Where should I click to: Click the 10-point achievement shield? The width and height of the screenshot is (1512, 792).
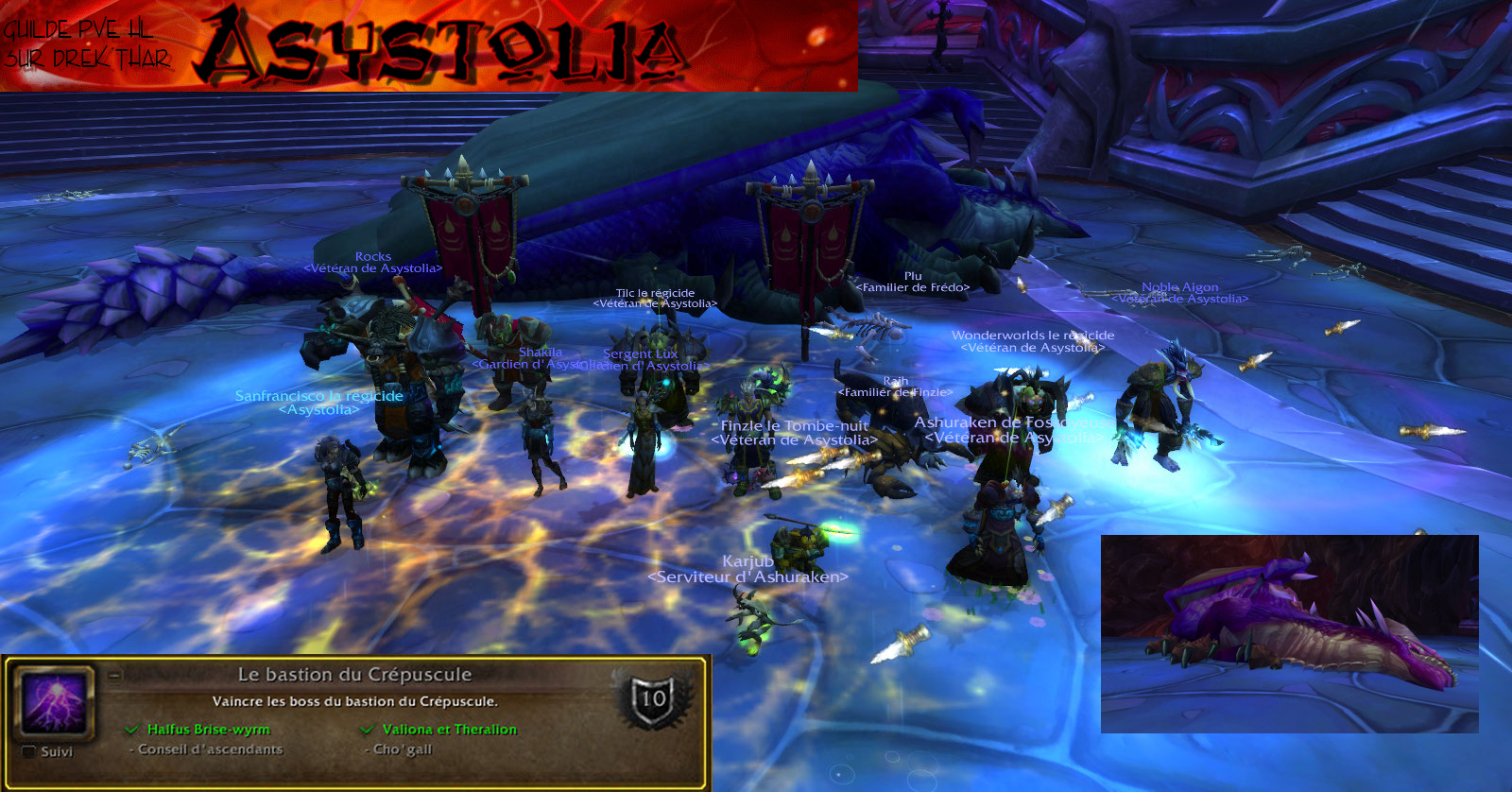pyautogui.click(x=653, y=699)
